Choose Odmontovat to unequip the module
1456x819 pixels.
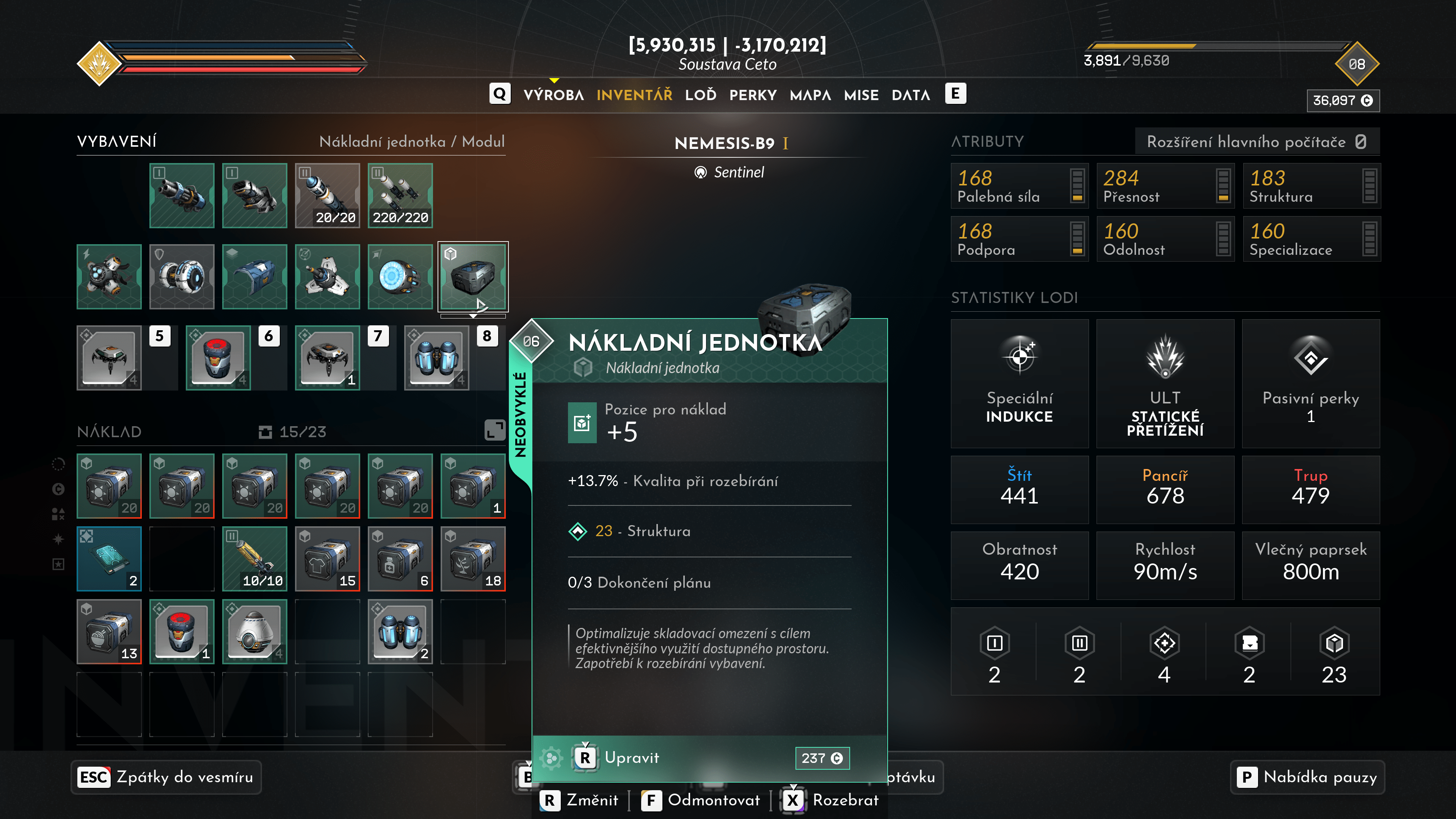coord(701,800)
